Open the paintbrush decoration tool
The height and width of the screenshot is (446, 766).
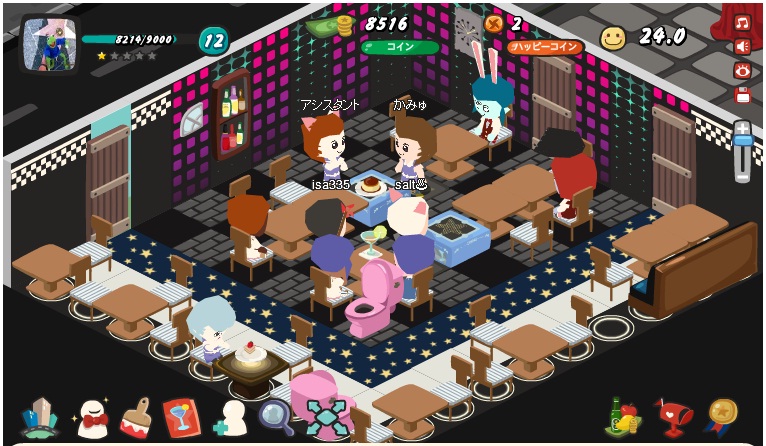point(136,418)
